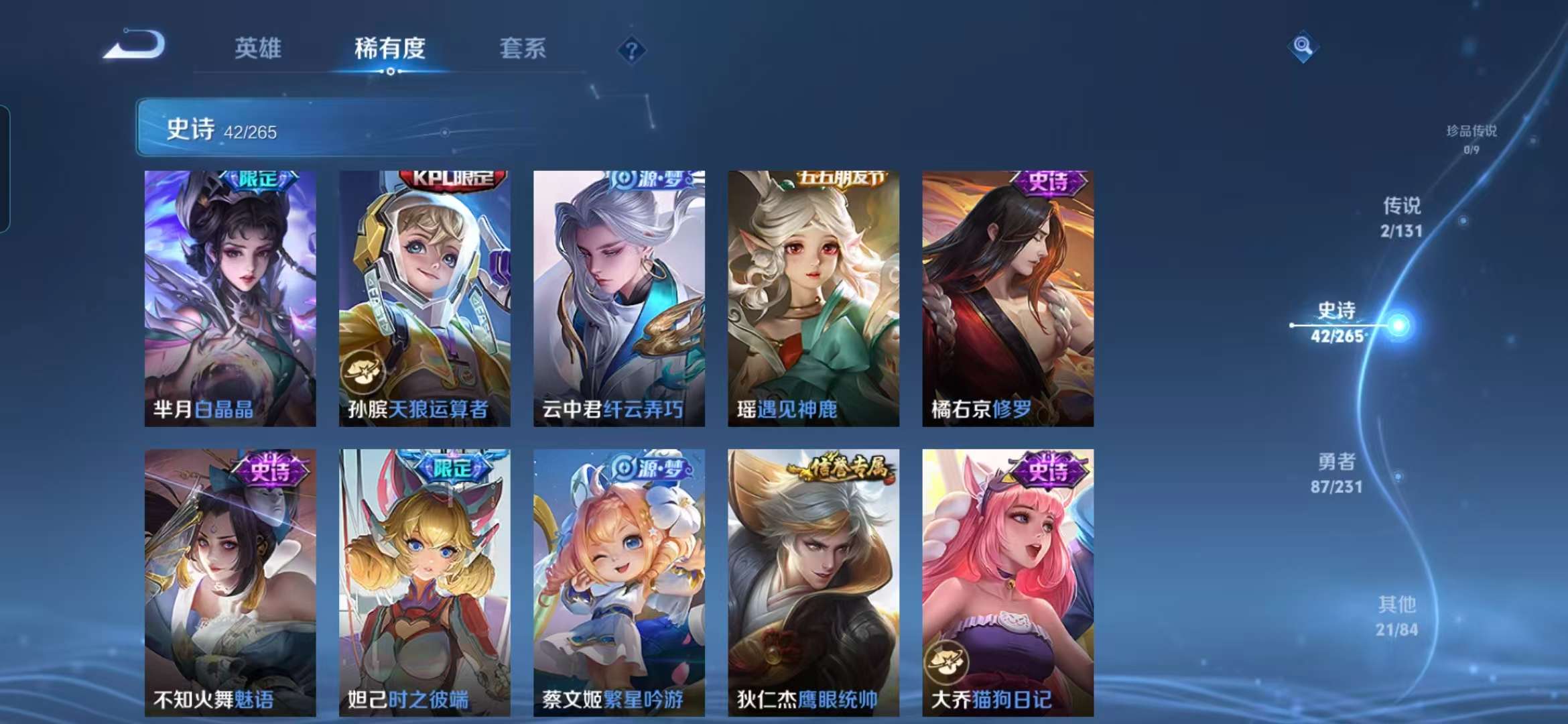Image resolution: width=1568 pixels, height=724 pixels.
Task: Click the question mark help icon
Action: pos(631,49)
